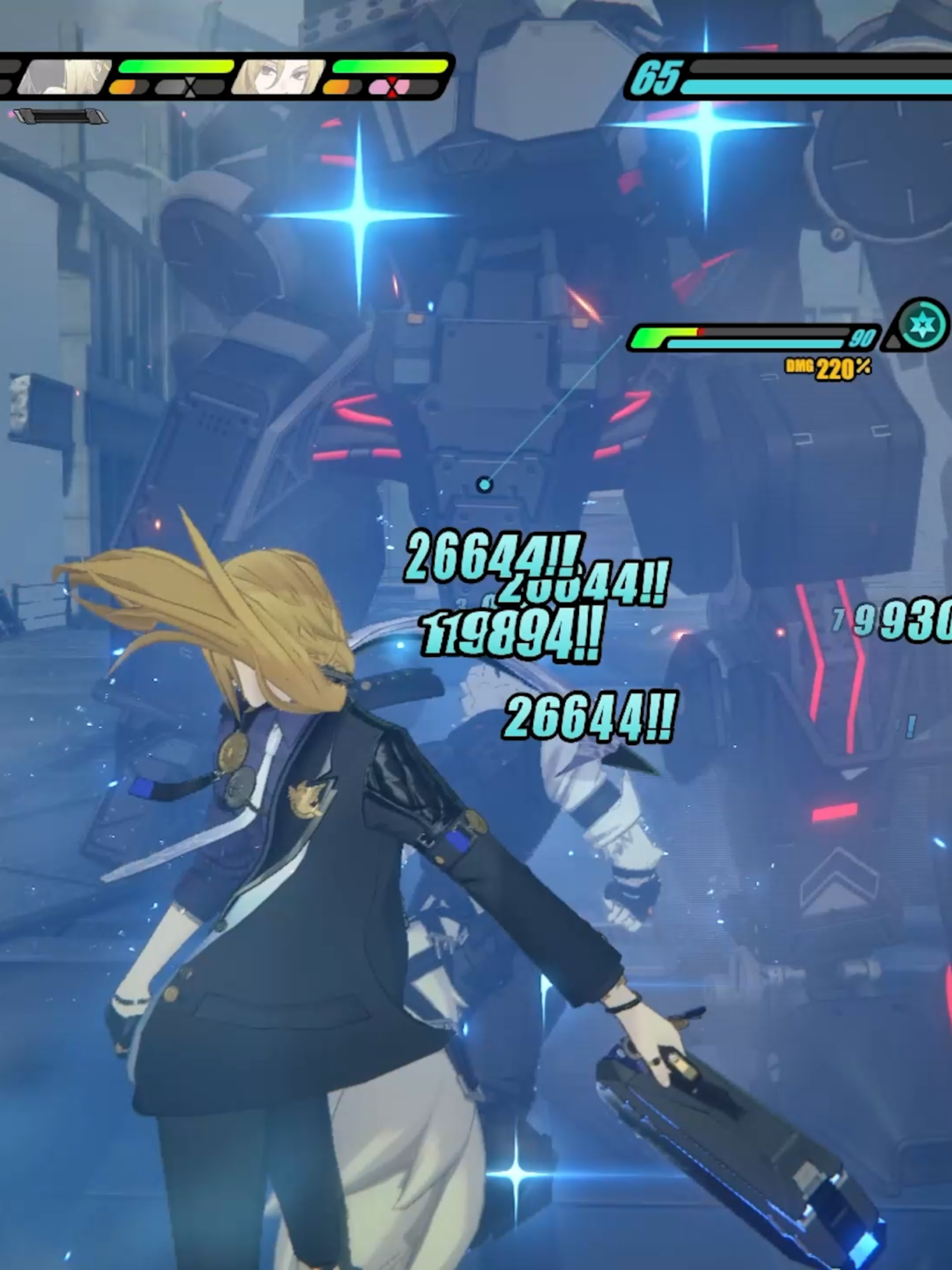Image resolution: width=952 pixels, height=1270 pixels.
Task: Tap the 26644 damage number near the character's arm
Action: [x=590, y=716]
